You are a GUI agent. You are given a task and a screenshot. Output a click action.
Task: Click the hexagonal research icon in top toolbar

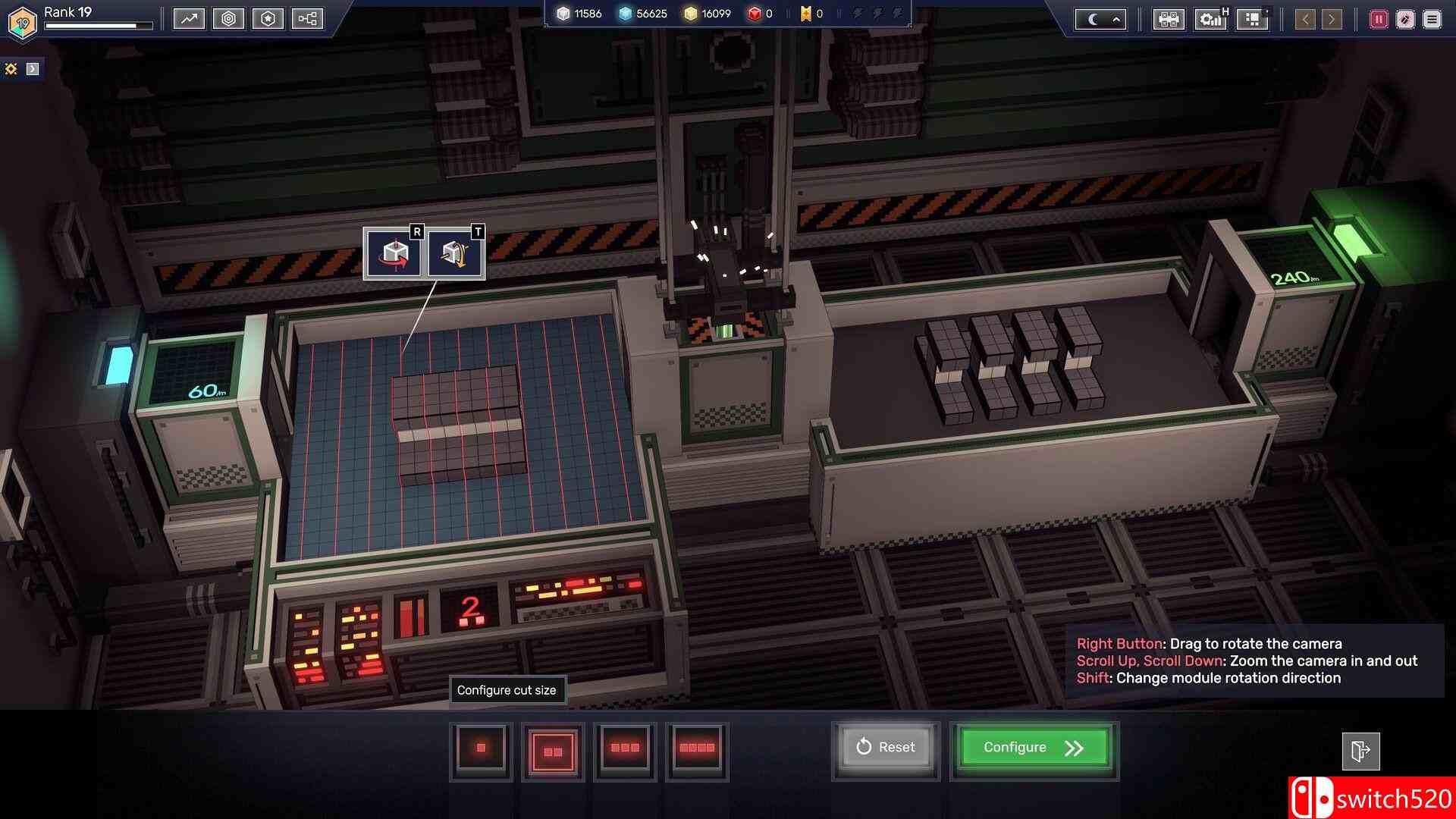pos(229,18)
